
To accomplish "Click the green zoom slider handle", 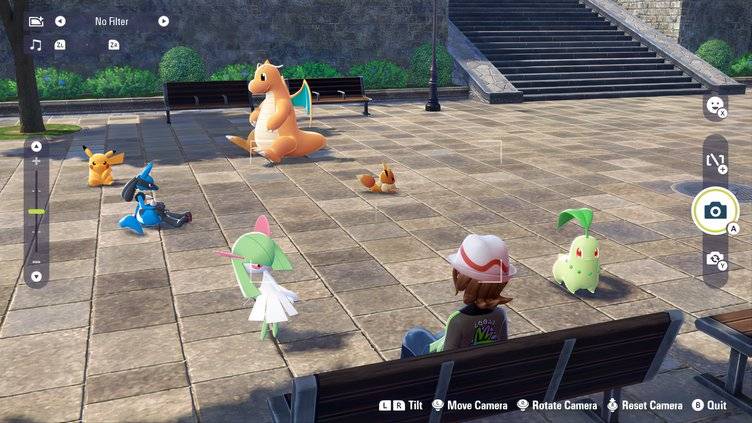I will pyautogui.click(x=36, y=211).
